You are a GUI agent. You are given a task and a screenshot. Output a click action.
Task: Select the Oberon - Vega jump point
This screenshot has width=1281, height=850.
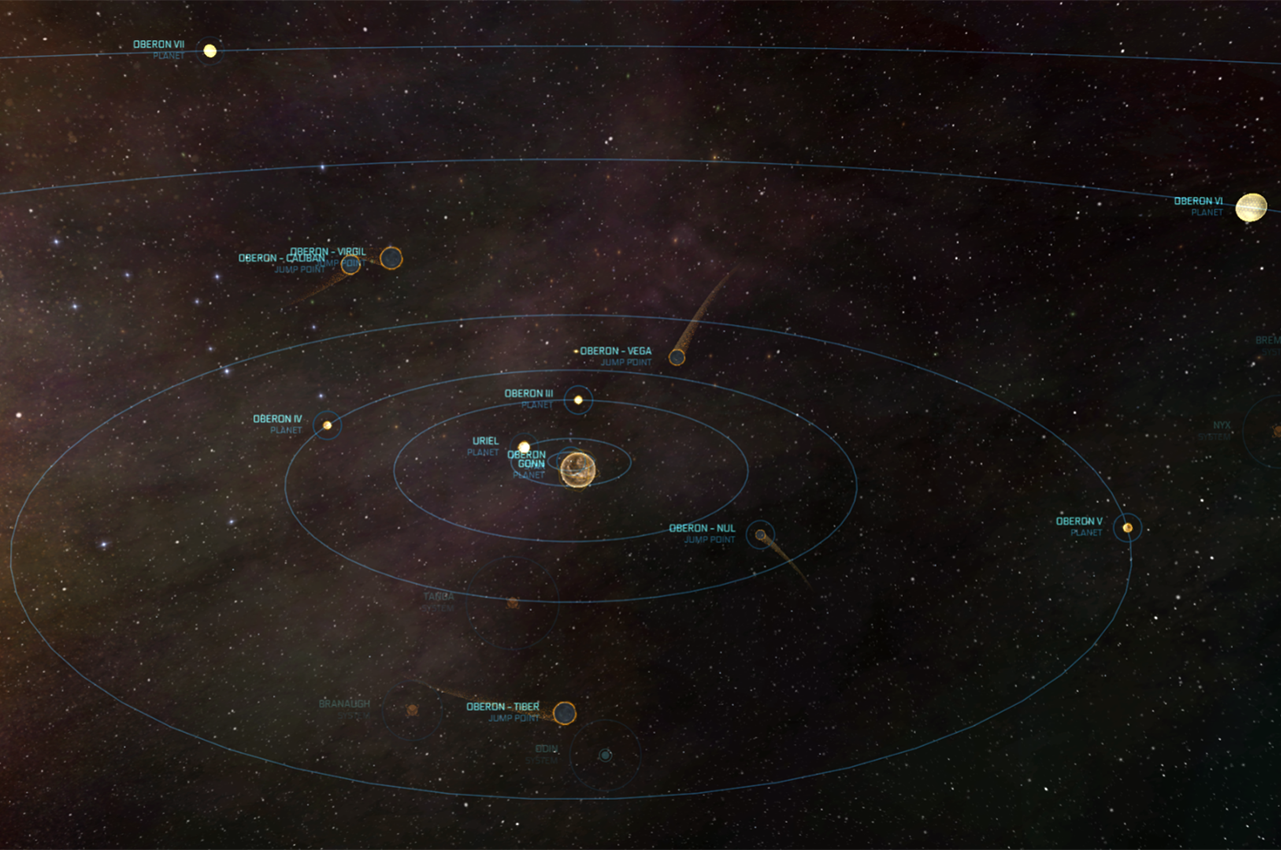point(677,357)
